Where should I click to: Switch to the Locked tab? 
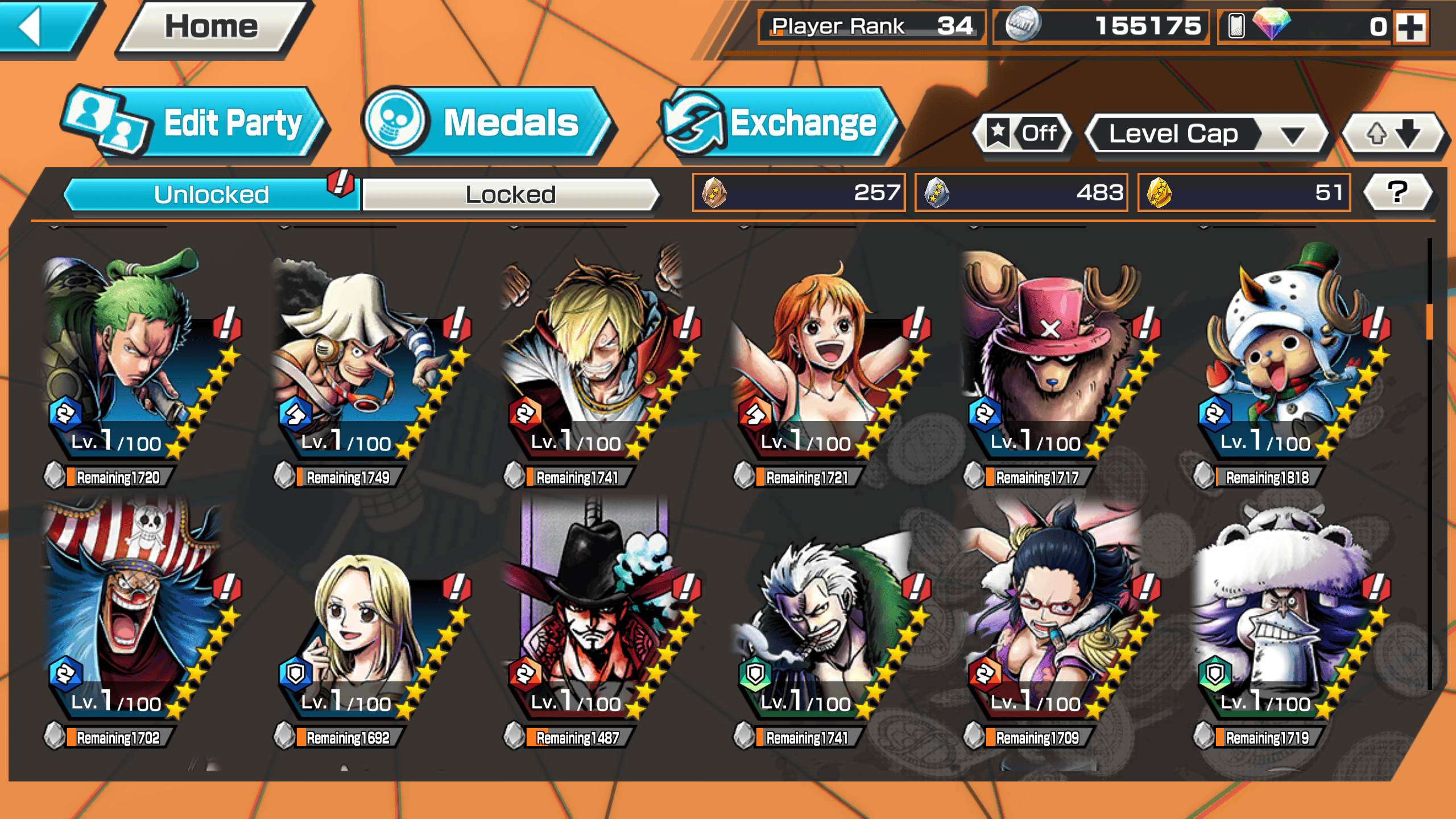tap(510, 195)
